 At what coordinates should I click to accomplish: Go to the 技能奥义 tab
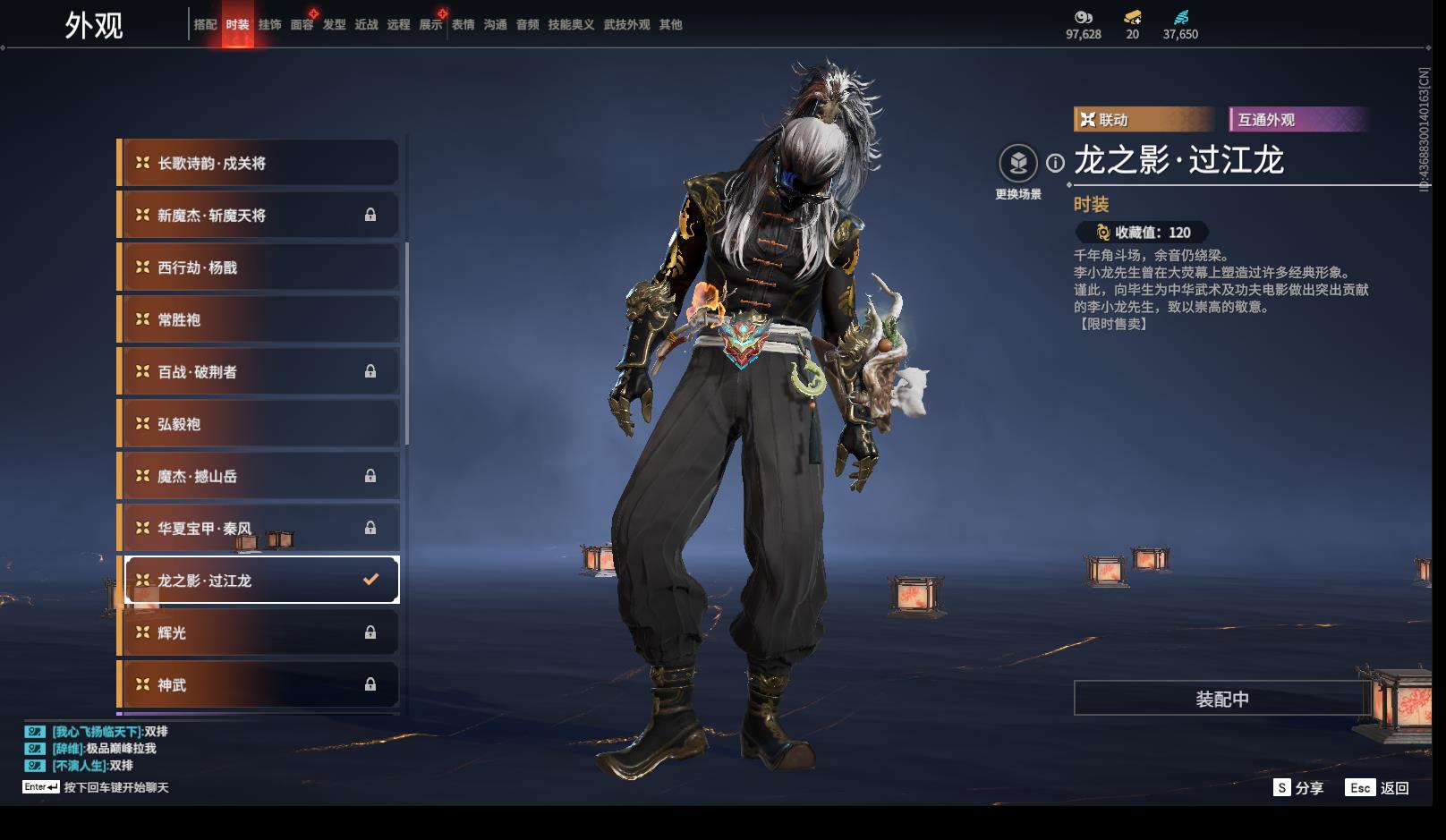pyautogui.click(x=571, y=25)
